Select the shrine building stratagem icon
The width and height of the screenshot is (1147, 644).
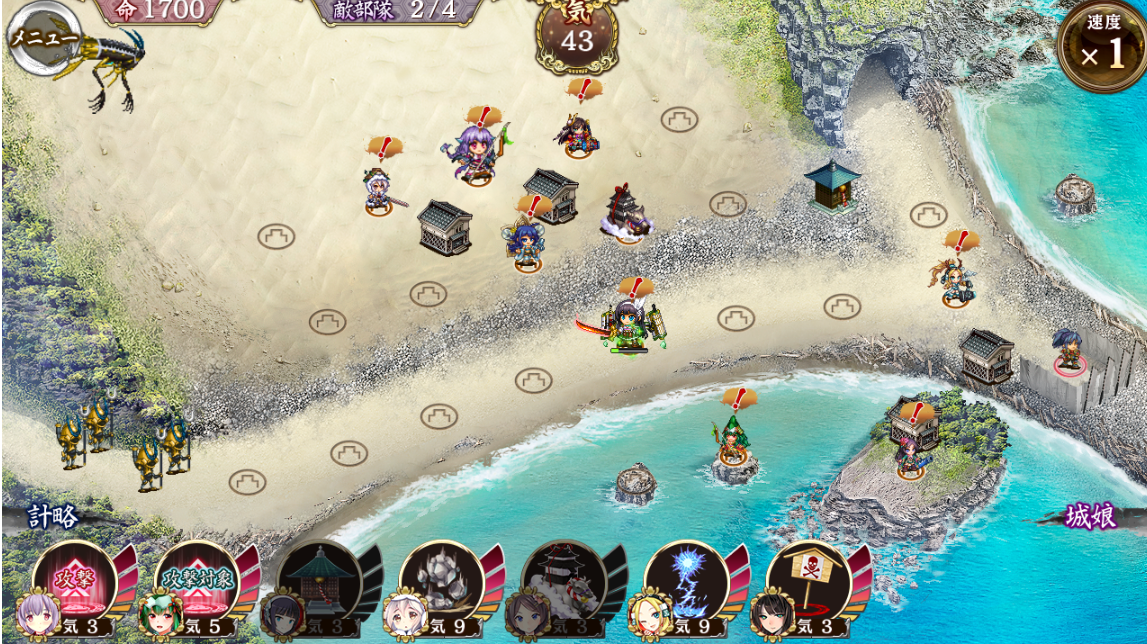tap(318, 583)
